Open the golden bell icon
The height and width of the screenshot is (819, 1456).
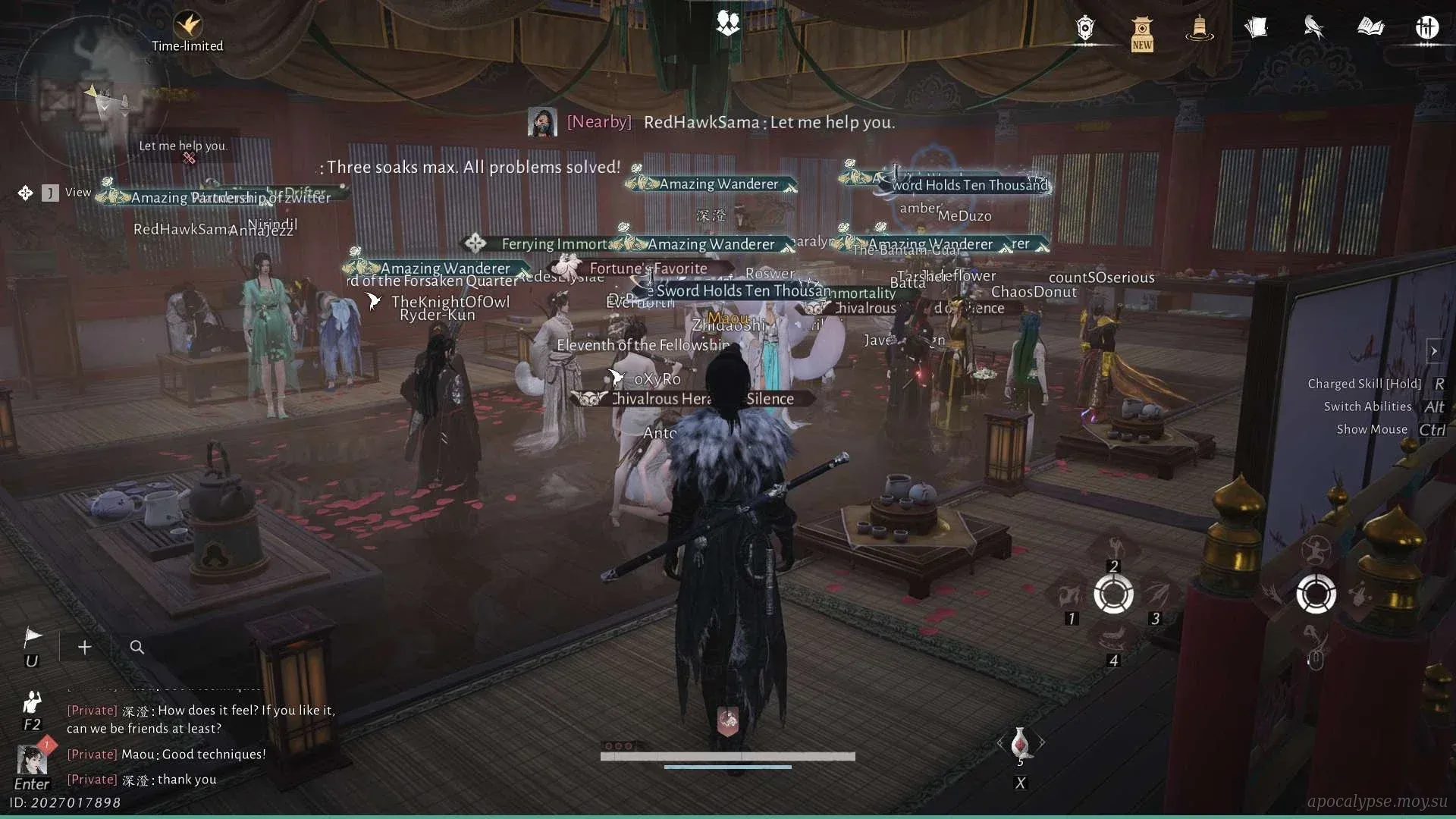tap(1199, 29)
